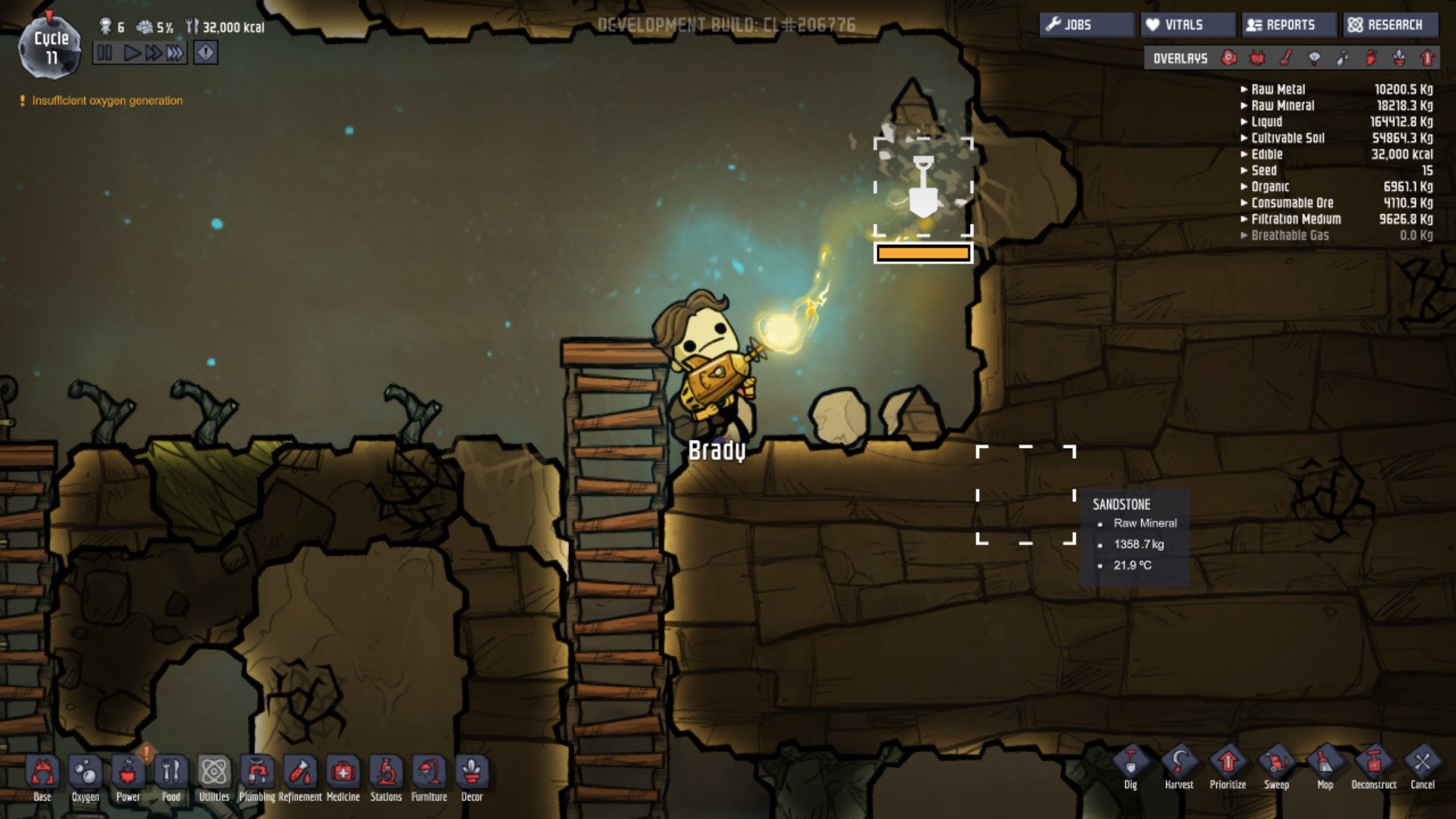Pause the game simulation
The height and width of the screenshot is (819, 1456).
105,53
